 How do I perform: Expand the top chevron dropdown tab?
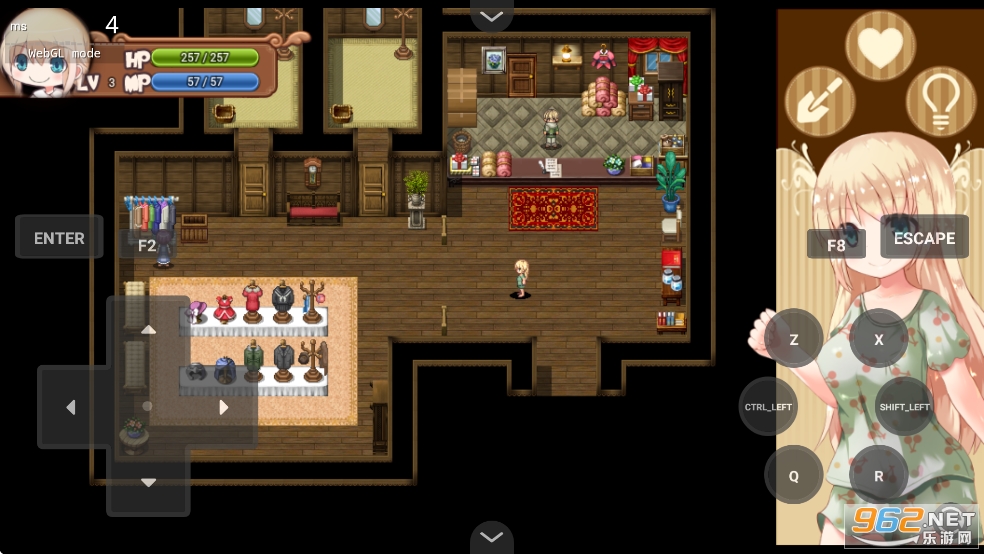(491, 15)
